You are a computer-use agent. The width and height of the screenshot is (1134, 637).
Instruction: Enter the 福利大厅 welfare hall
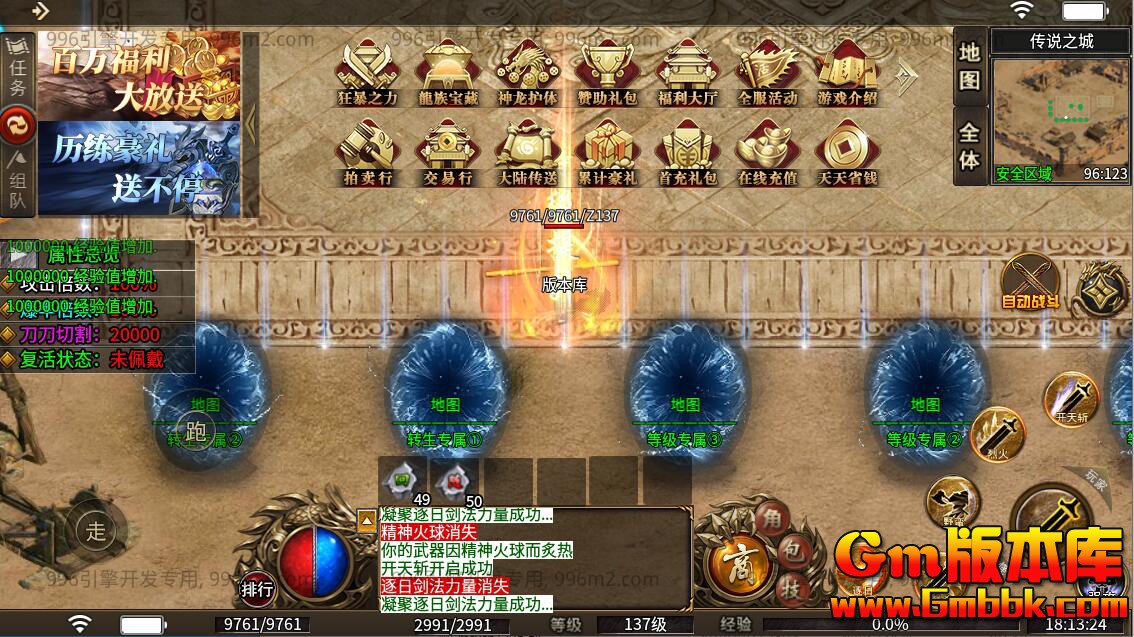pyautogui.click(x=687, y=72)
